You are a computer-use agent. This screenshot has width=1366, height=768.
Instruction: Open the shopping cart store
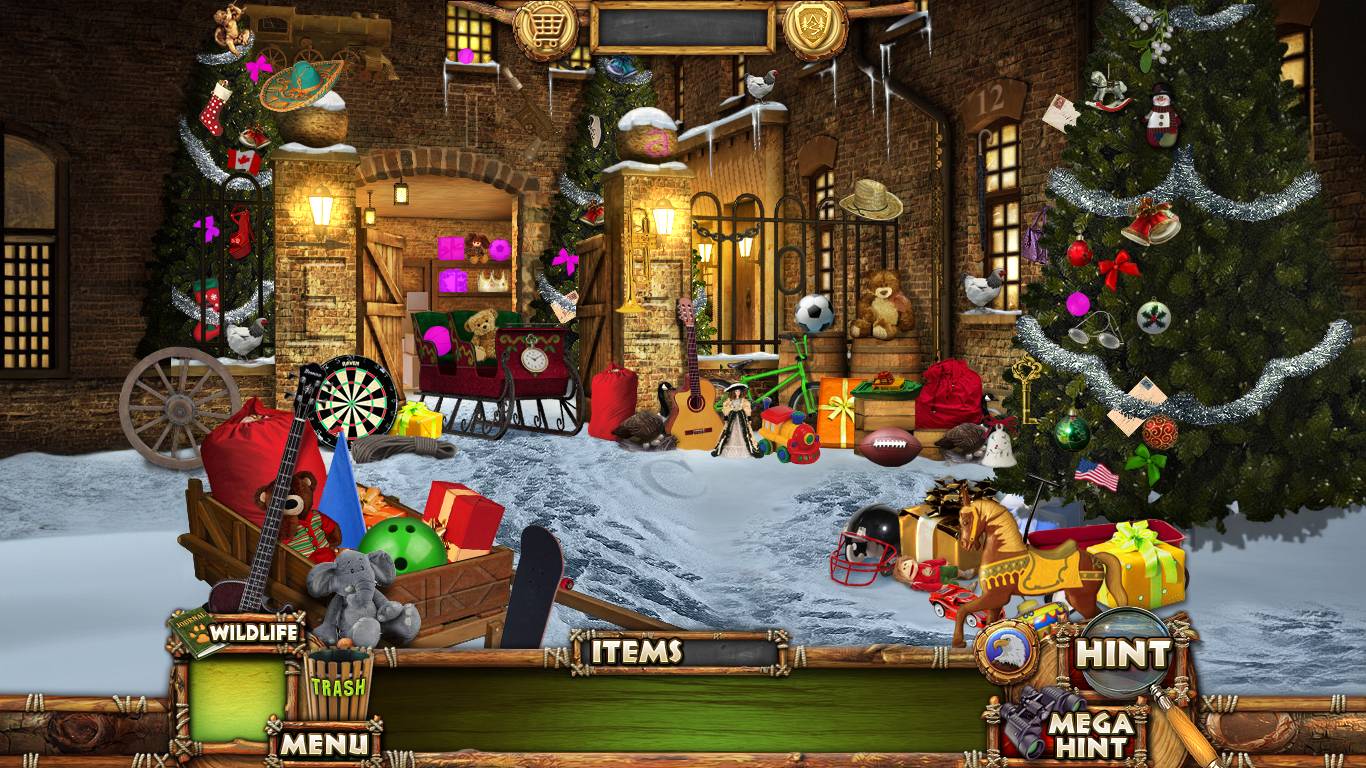pyautogui.click(x=546, y=27)
